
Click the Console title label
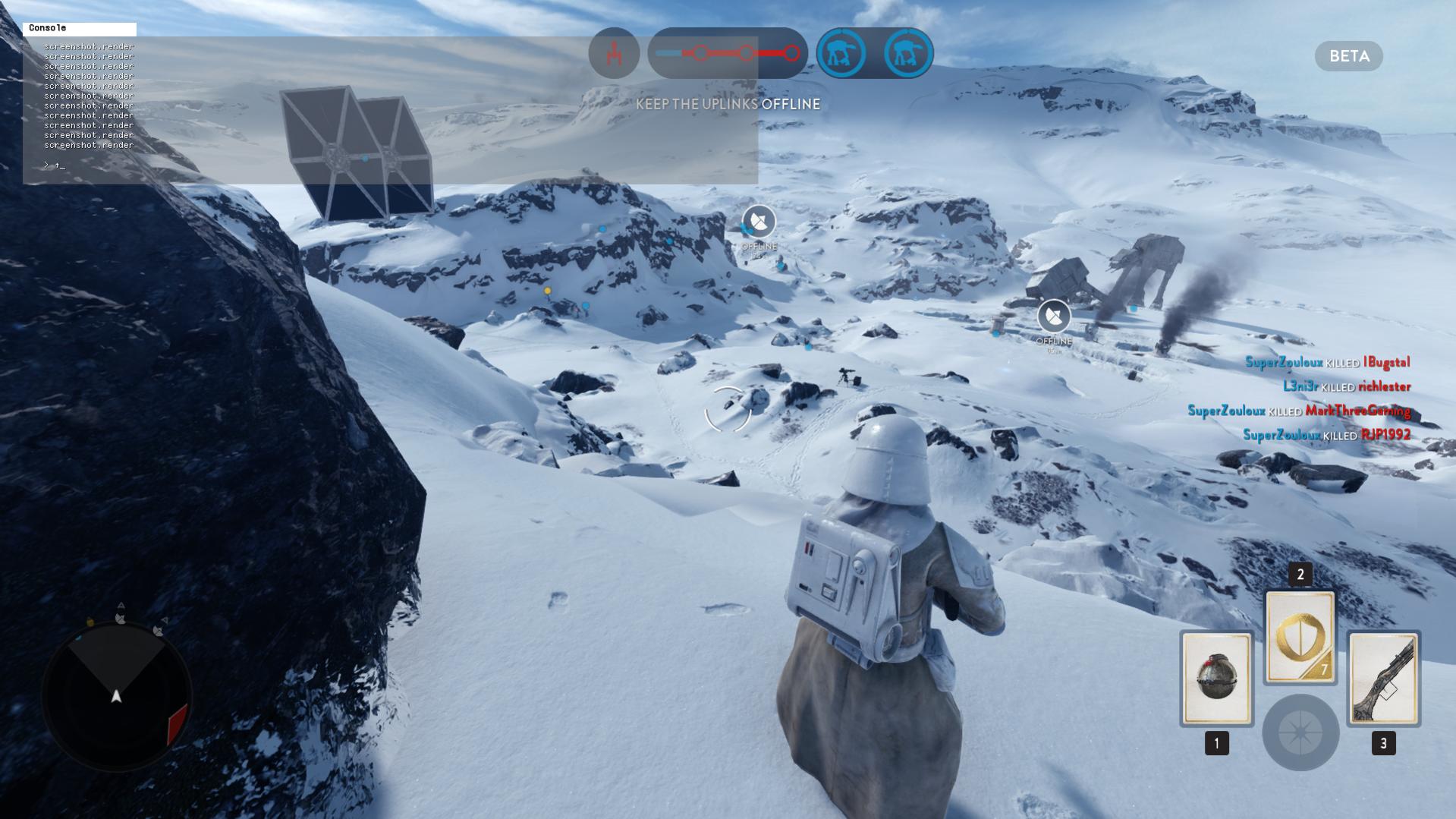coord(48,28)
